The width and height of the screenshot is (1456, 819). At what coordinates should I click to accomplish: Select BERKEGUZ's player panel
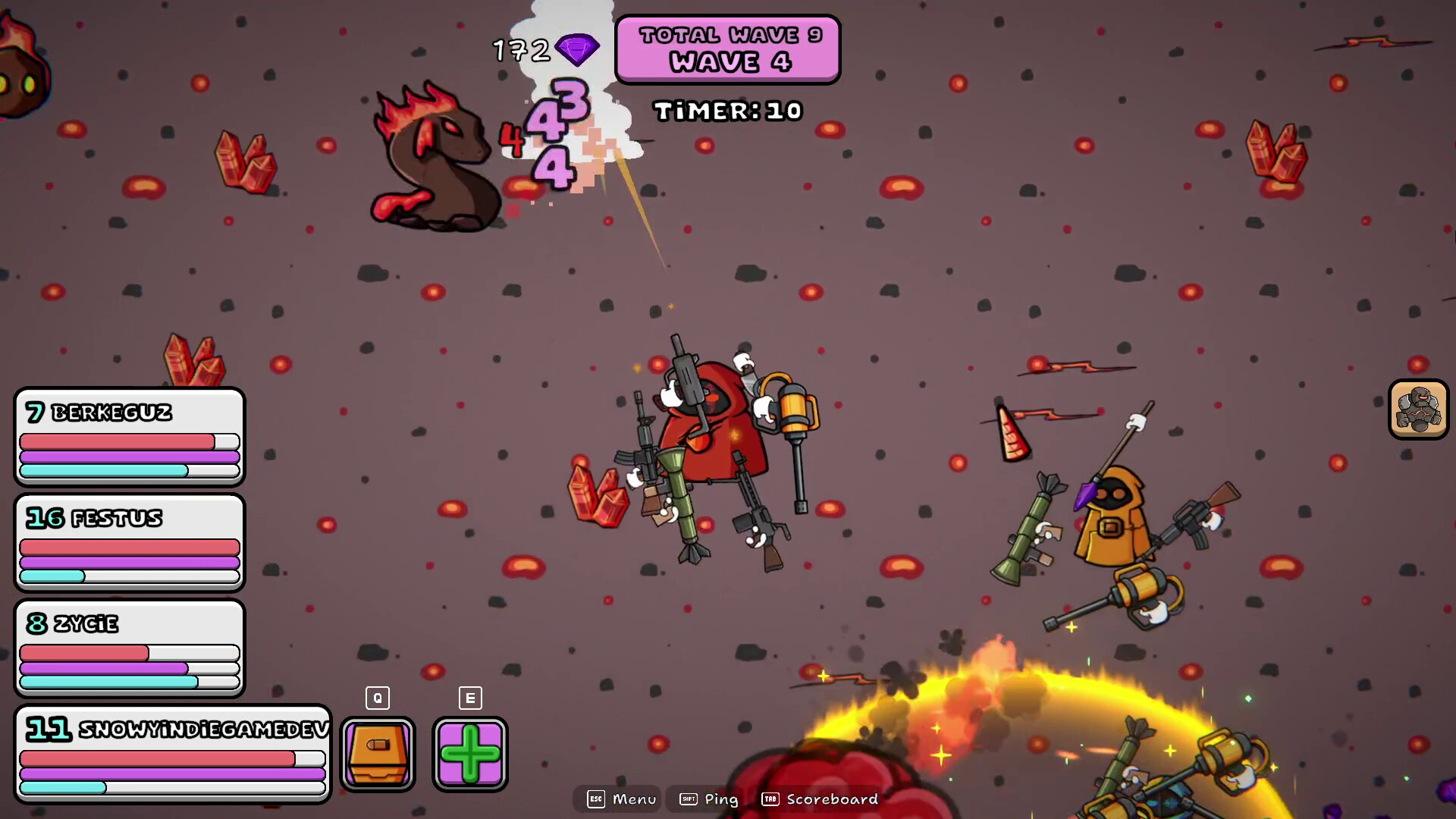(129, 436)
